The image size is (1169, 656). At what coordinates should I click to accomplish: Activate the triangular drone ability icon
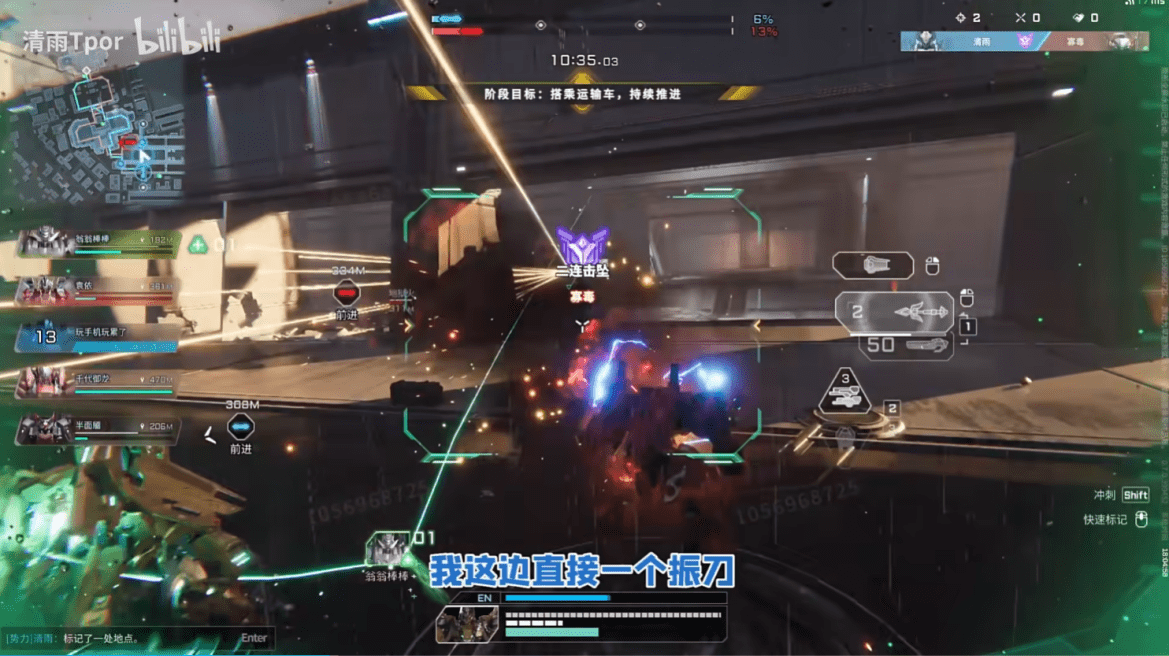click(845, 393)
